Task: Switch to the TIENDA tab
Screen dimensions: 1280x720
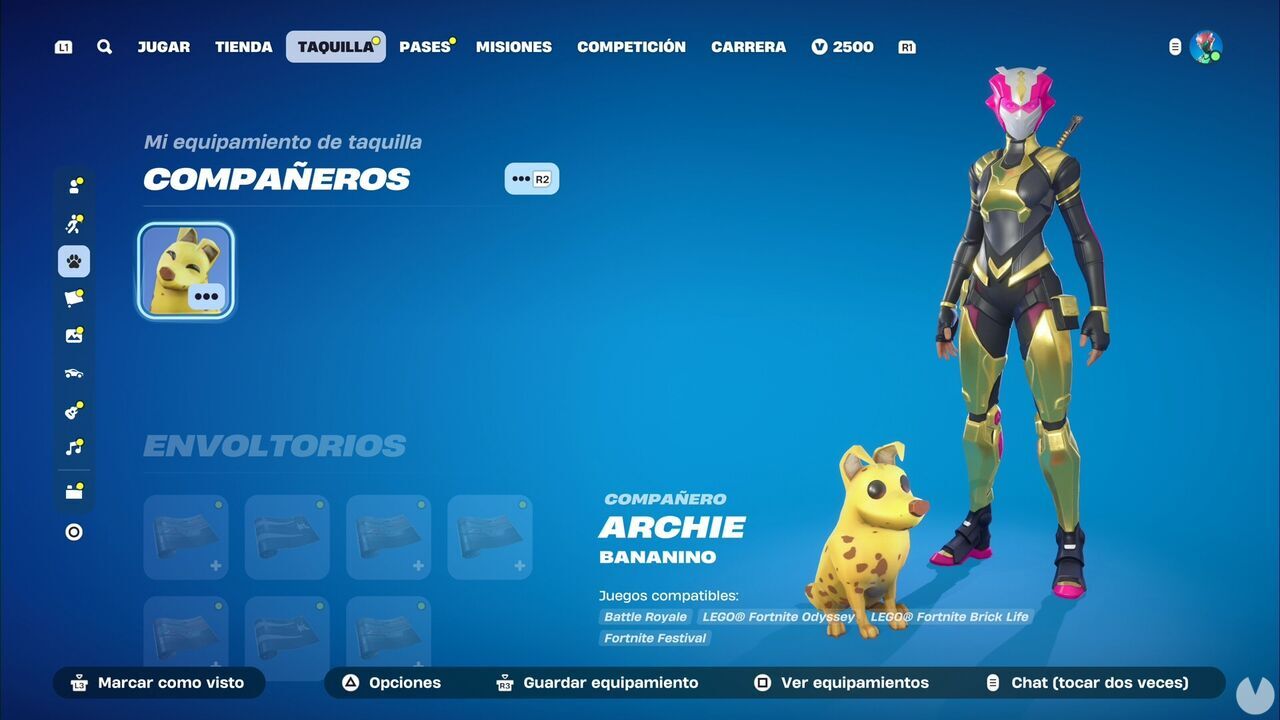Action: pos(243,46)
